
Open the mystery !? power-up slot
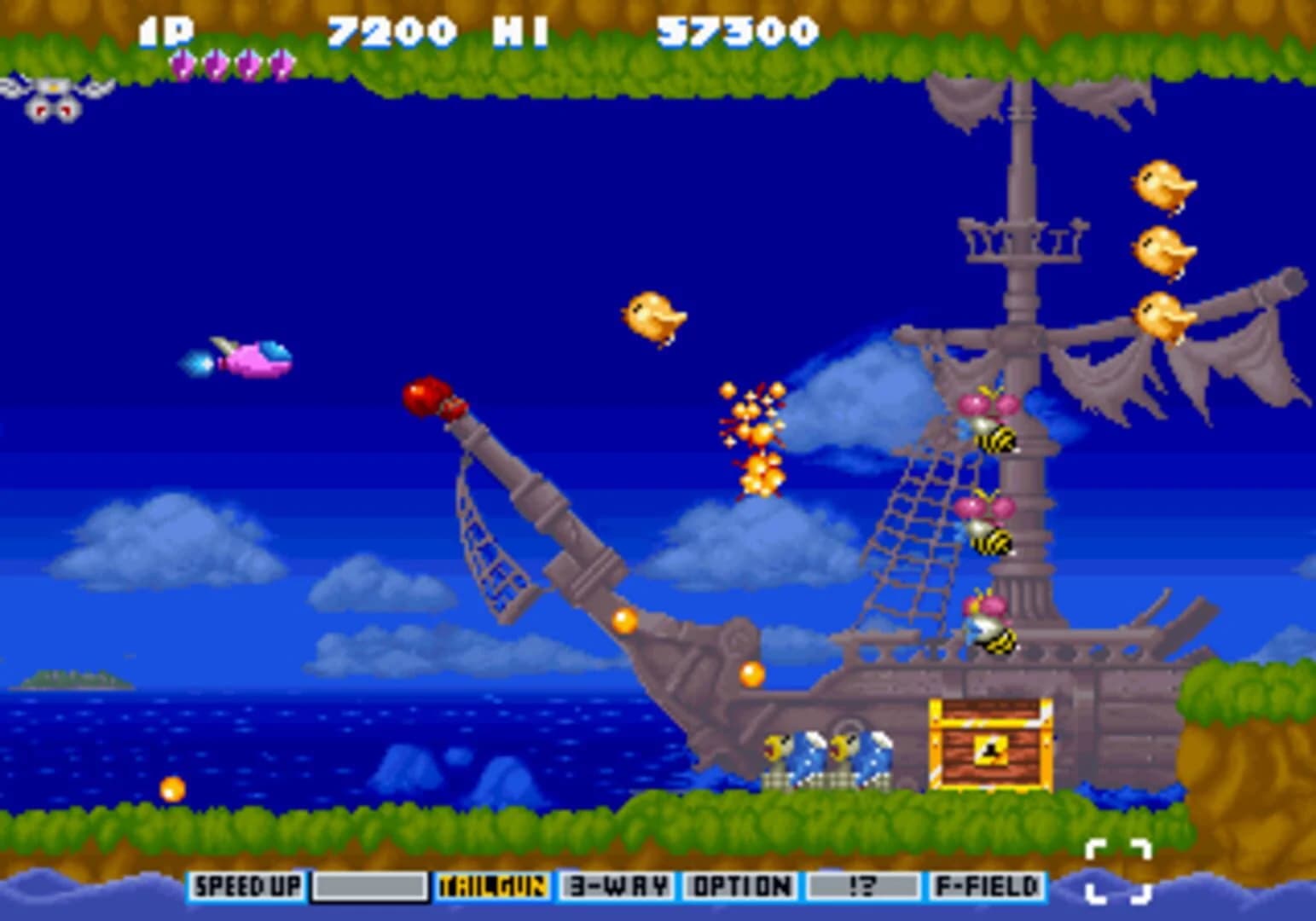tap(861, 887)
